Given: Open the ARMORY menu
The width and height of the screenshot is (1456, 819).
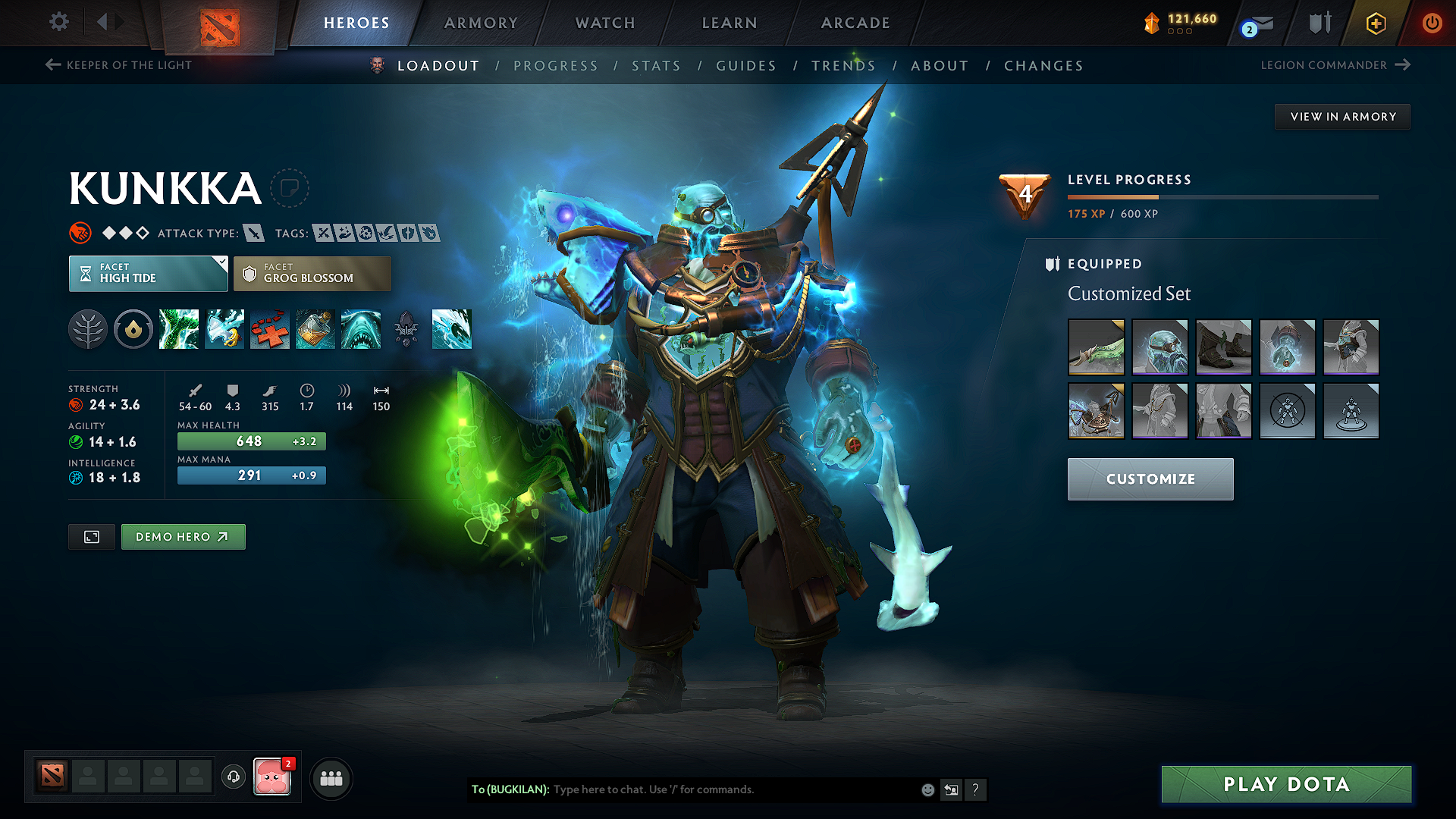Looking at the screenshot, I should [480, 23].
